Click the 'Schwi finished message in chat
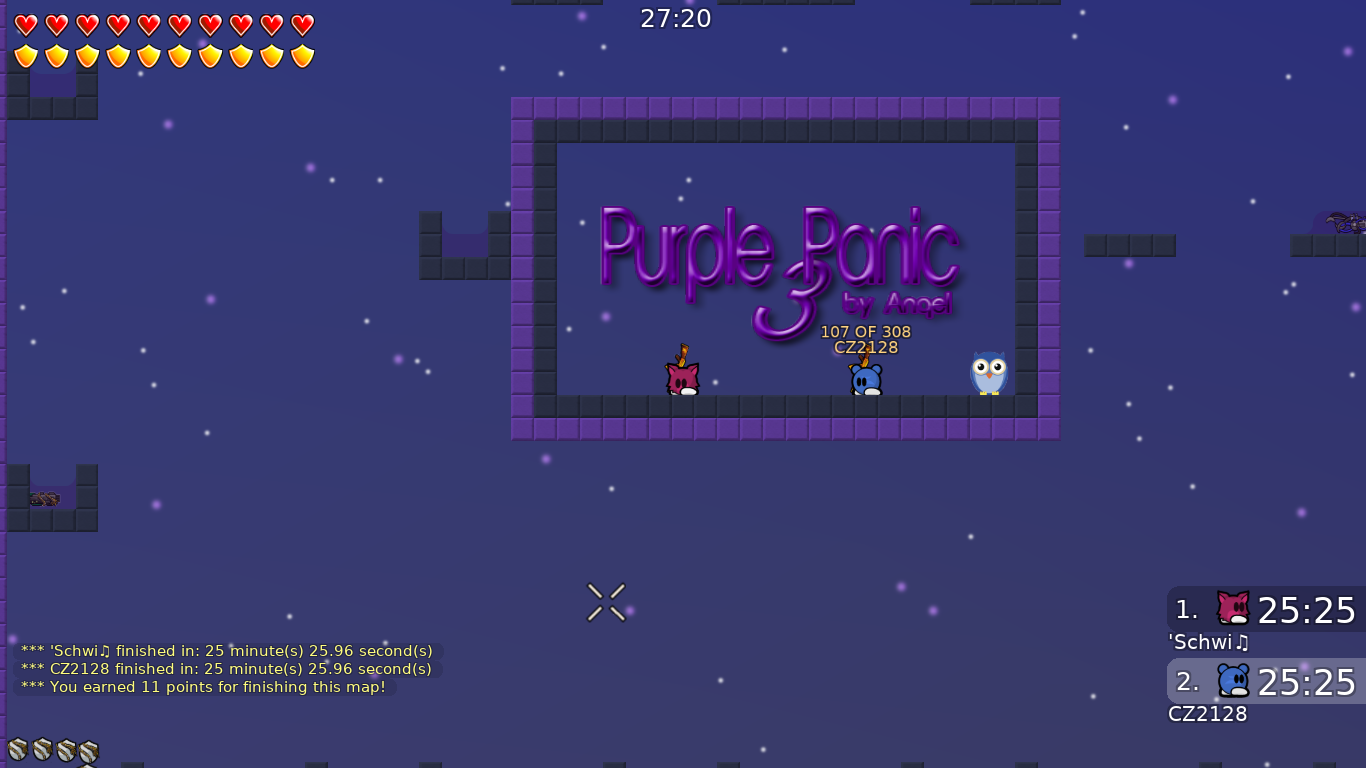The width and height of the screenshot is (1366, 768). [226, 650]
